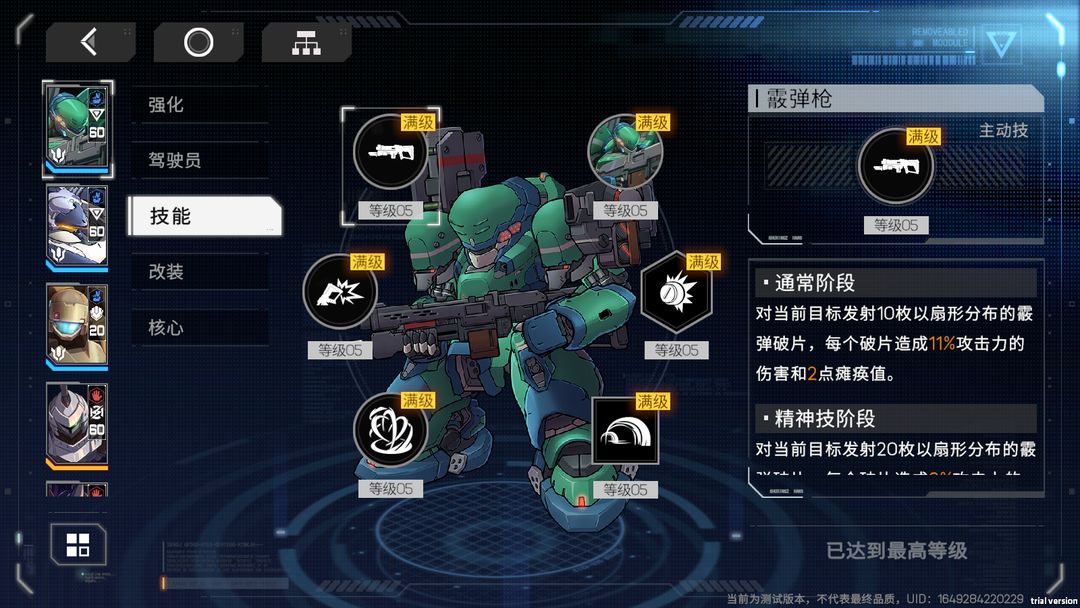Switch to the 强化 tab
This screenshot has width=1080, height=608.
tap(199, 105)
